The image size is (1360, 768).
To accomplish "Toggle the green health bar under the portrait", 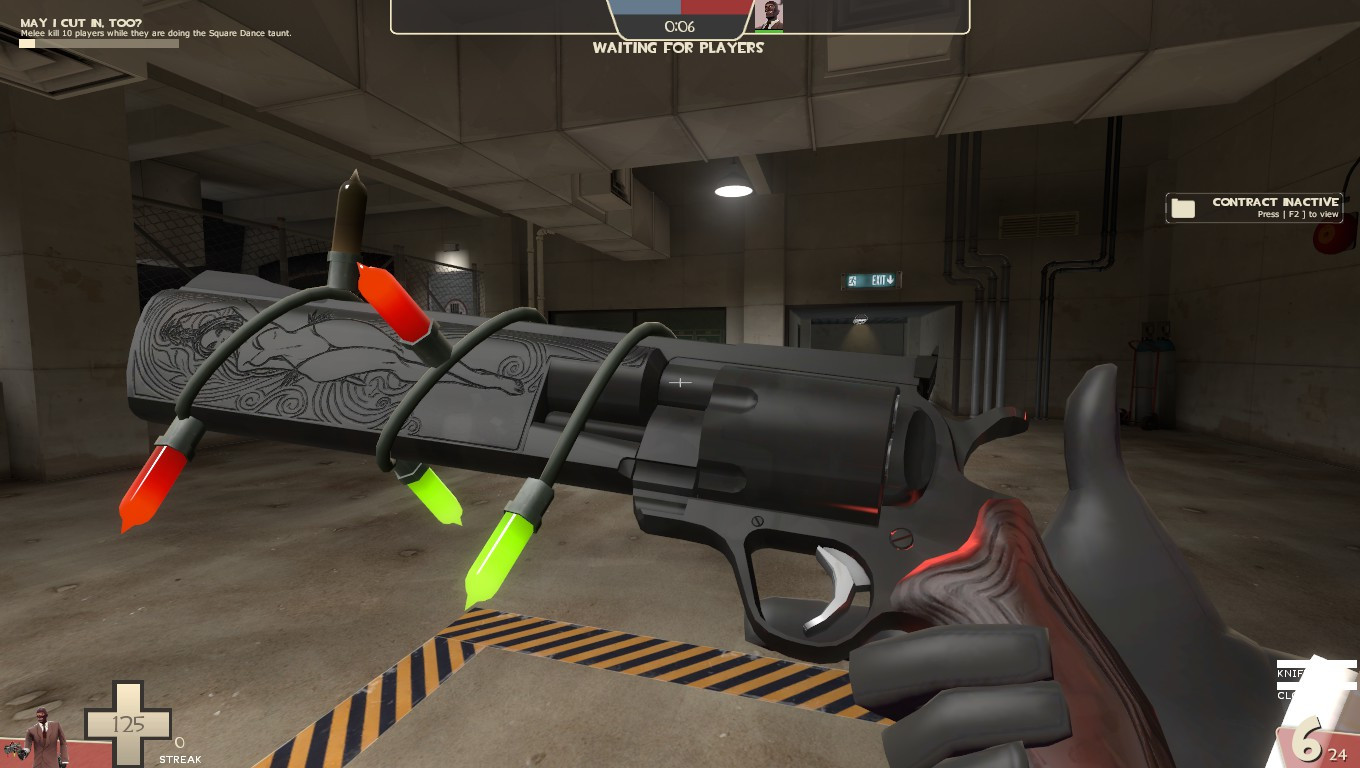I will (770, 29).
